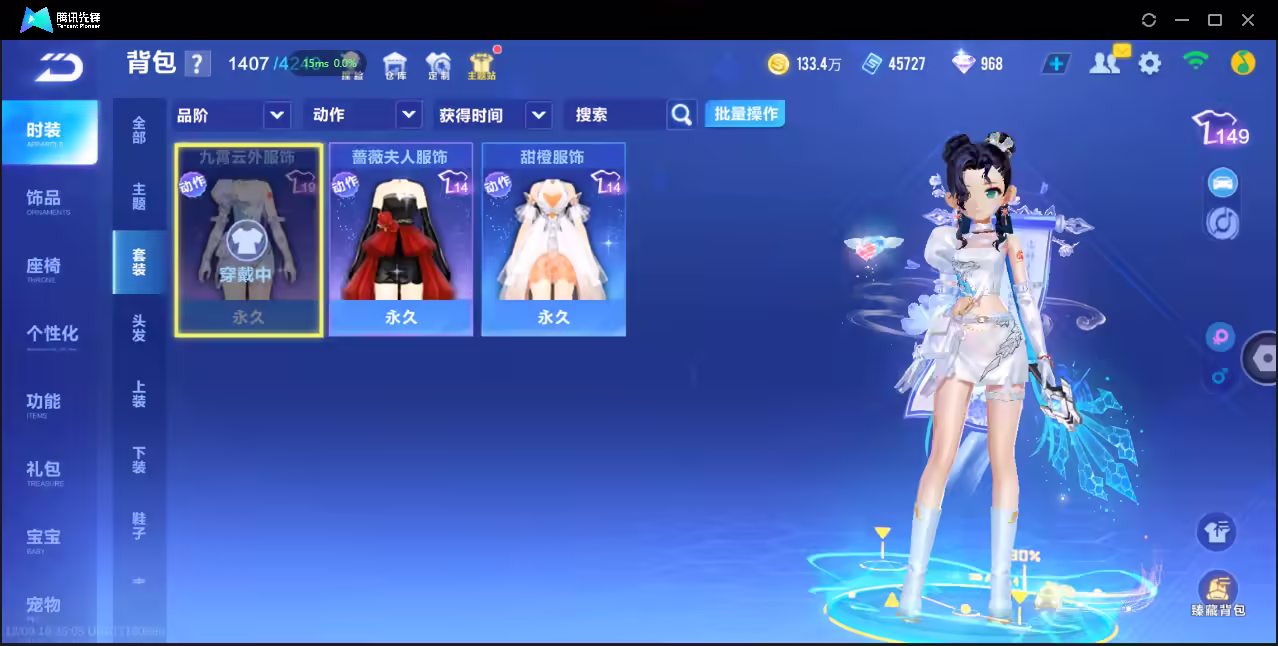Open the 品阶 filter dropdown
This screenshot has height=646, width=1278.
click(277, 115)
